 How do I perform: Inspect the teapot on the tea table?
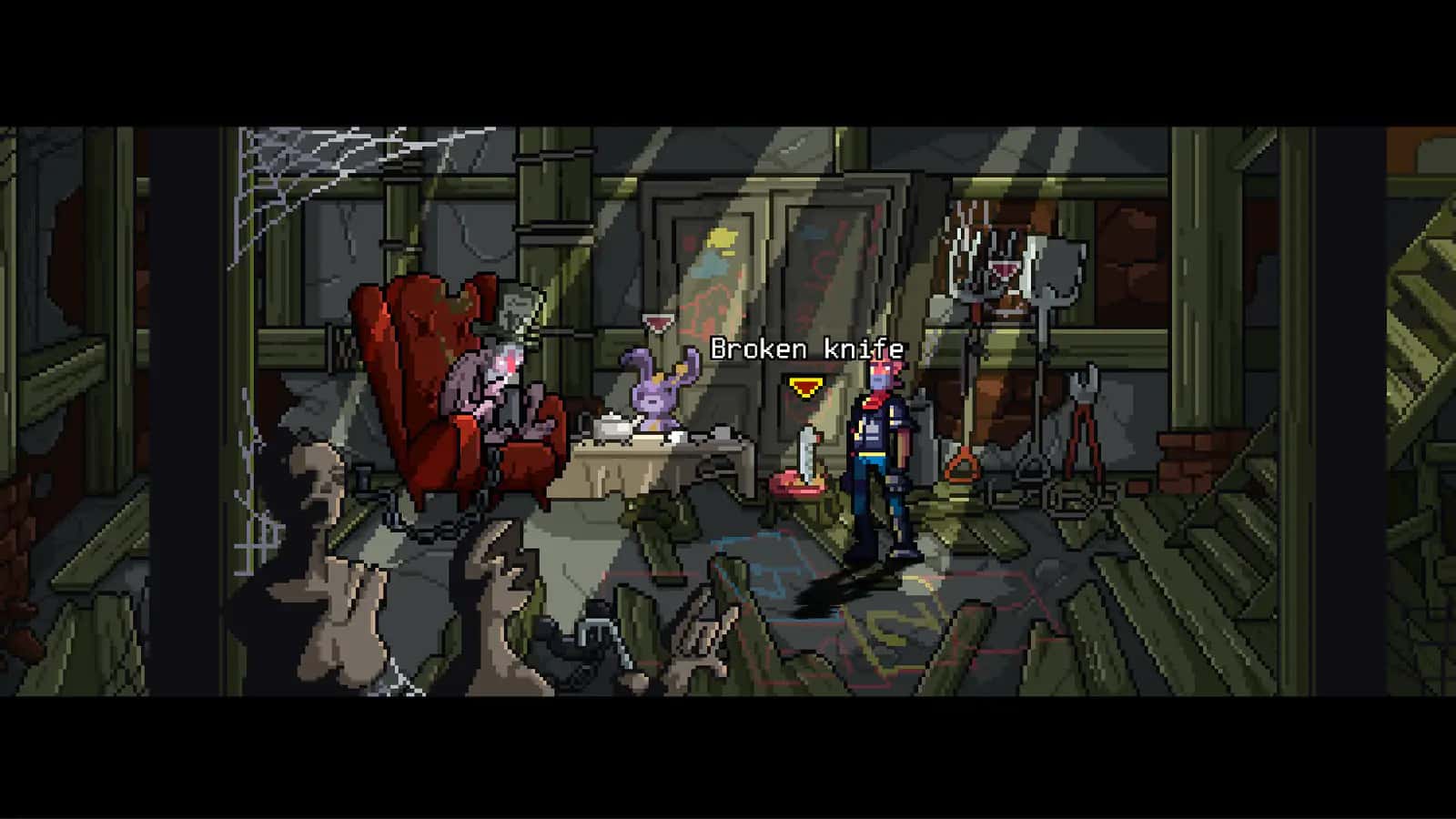[x=612, y=426]
